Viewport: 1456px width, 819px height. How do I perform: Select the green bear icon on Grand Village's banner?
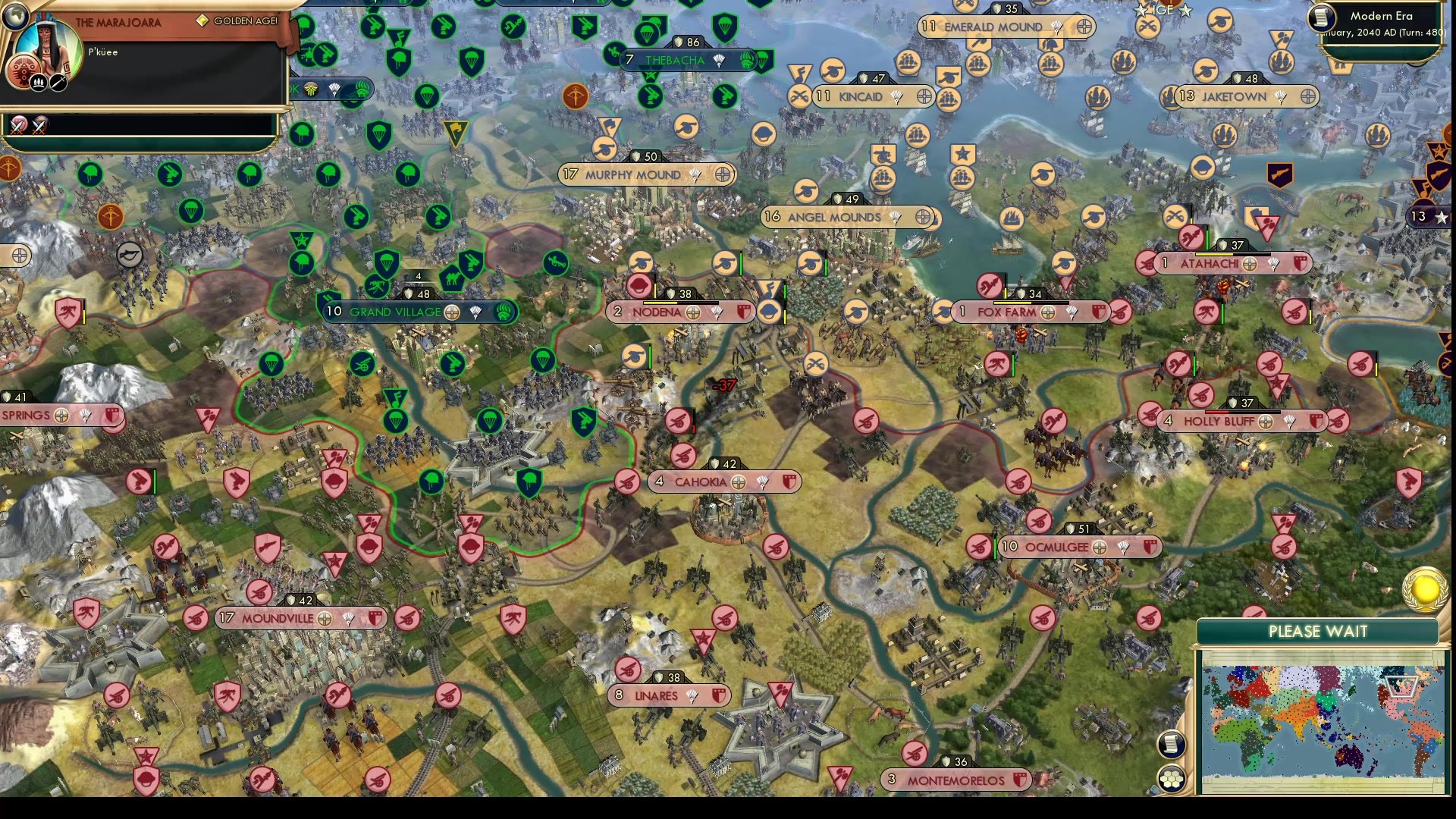[x=505, y=313]
